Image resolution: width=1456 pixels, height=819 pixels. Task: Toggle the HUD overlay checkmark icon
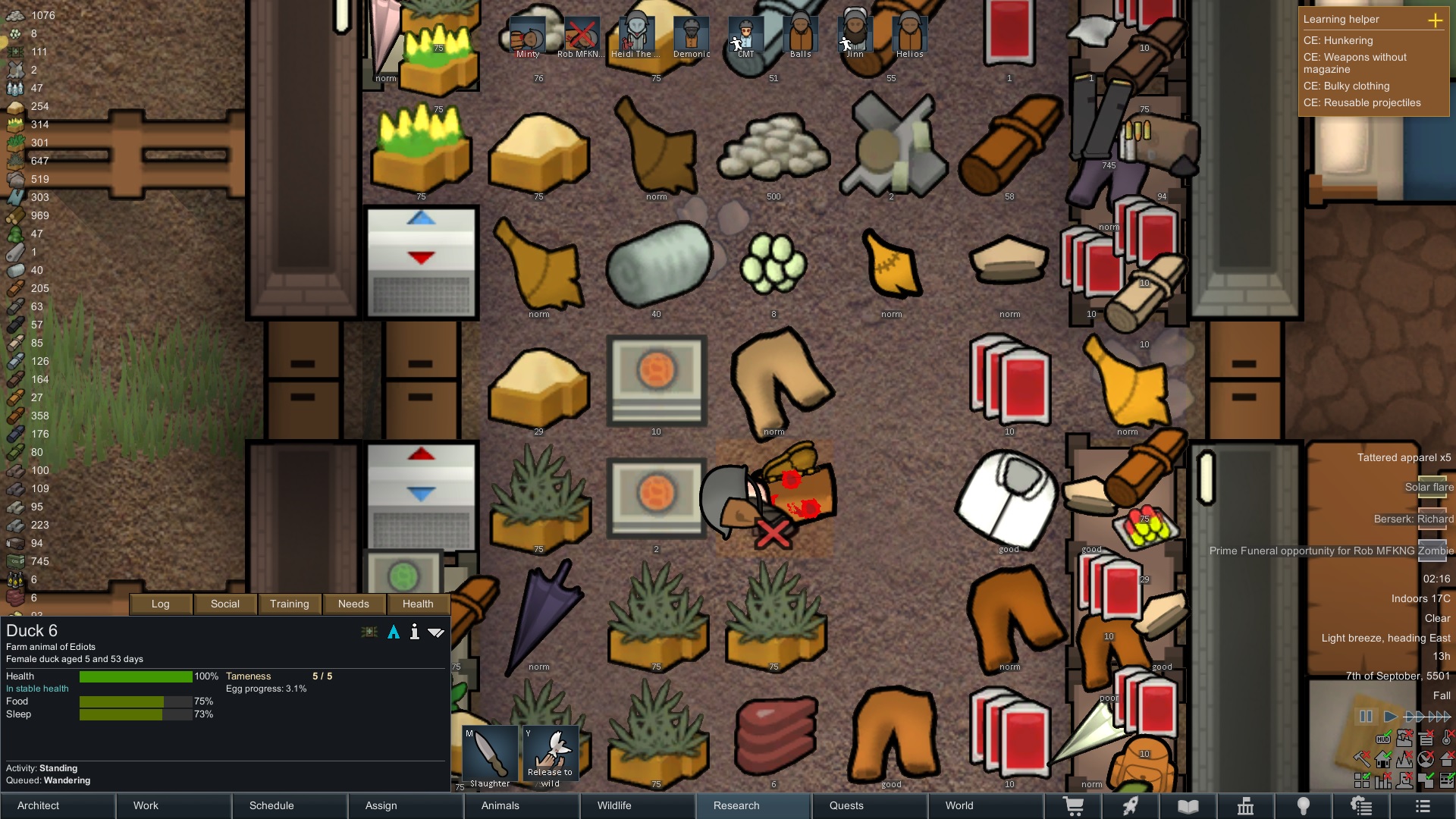coord(1383,738)
